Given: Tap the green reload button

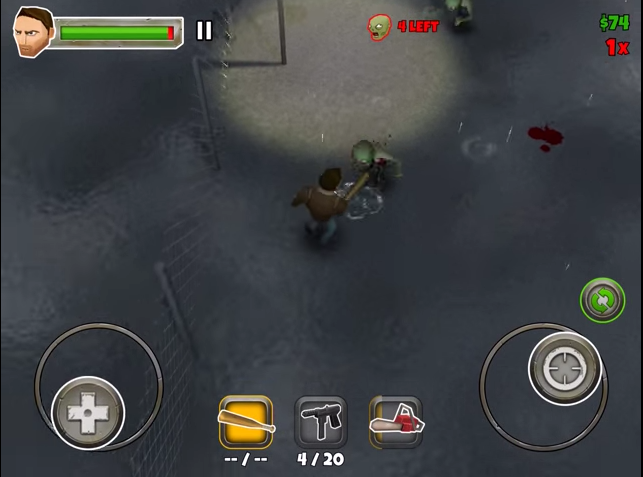Looking at the screenshot, I should (602, 299).
